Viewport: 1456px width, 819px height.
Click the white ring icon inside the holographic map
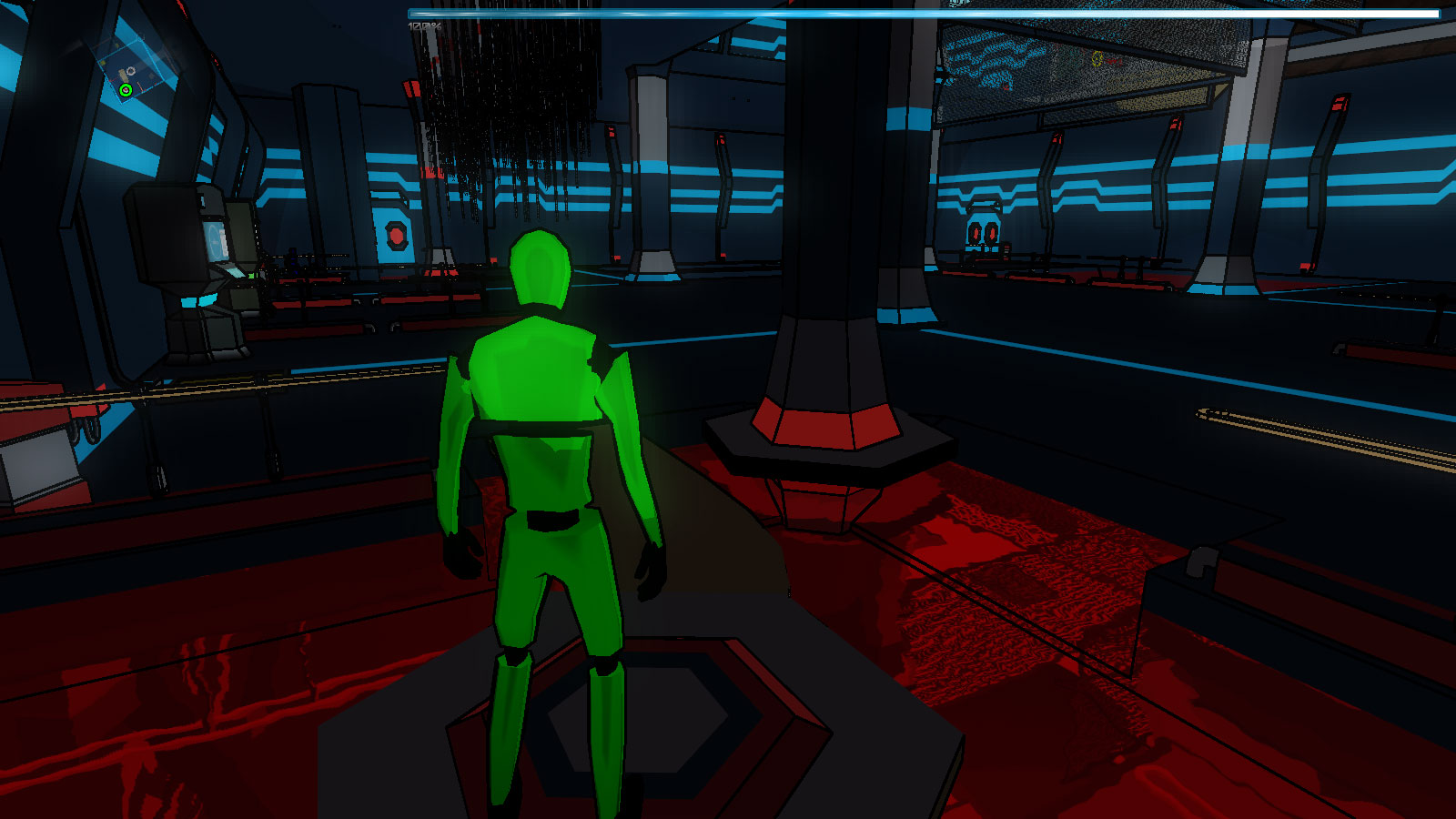(x=131, y=71)
